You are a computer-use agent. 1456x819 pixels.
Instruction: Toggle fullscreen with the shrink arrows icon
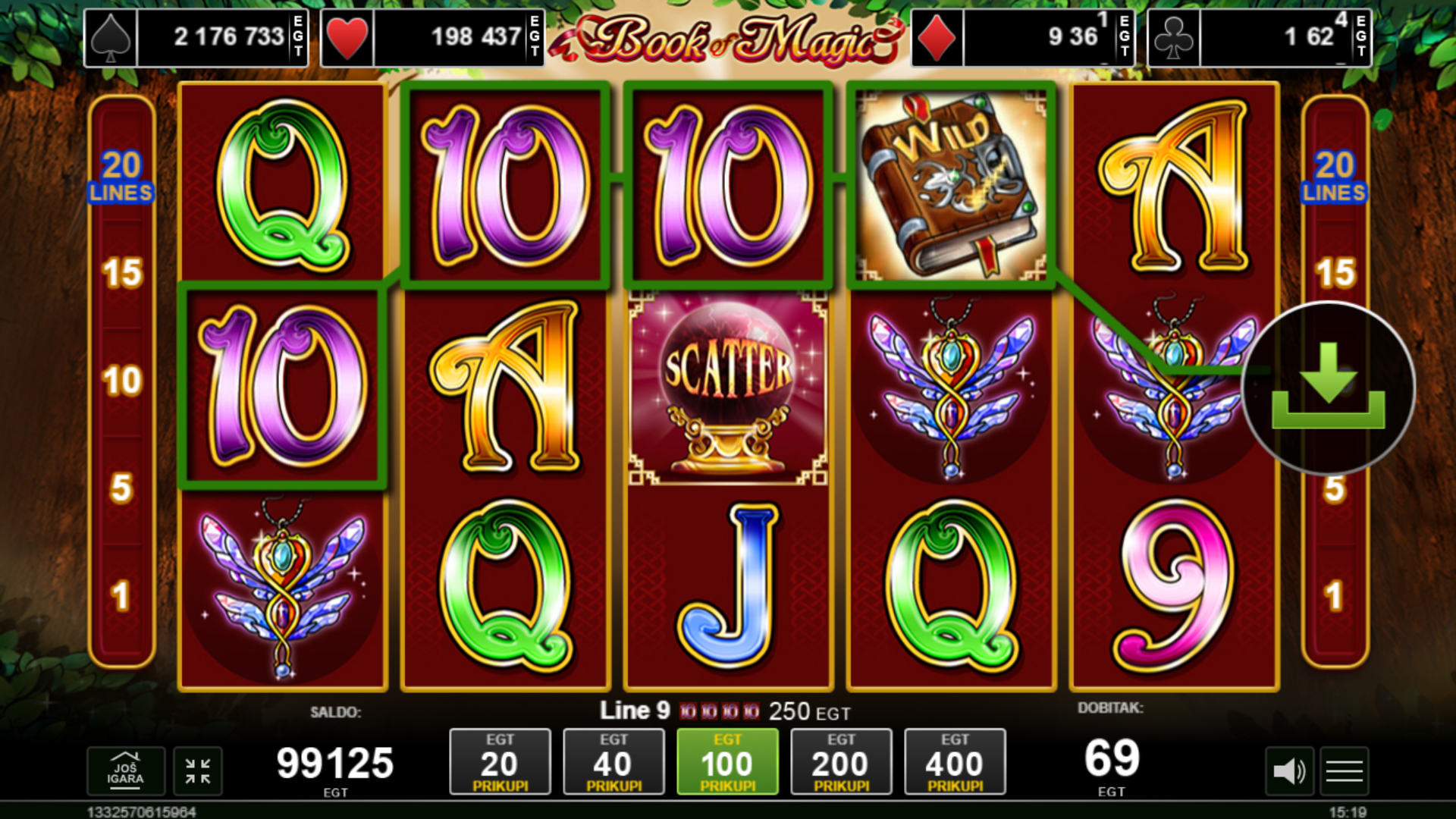click(198, 771)
